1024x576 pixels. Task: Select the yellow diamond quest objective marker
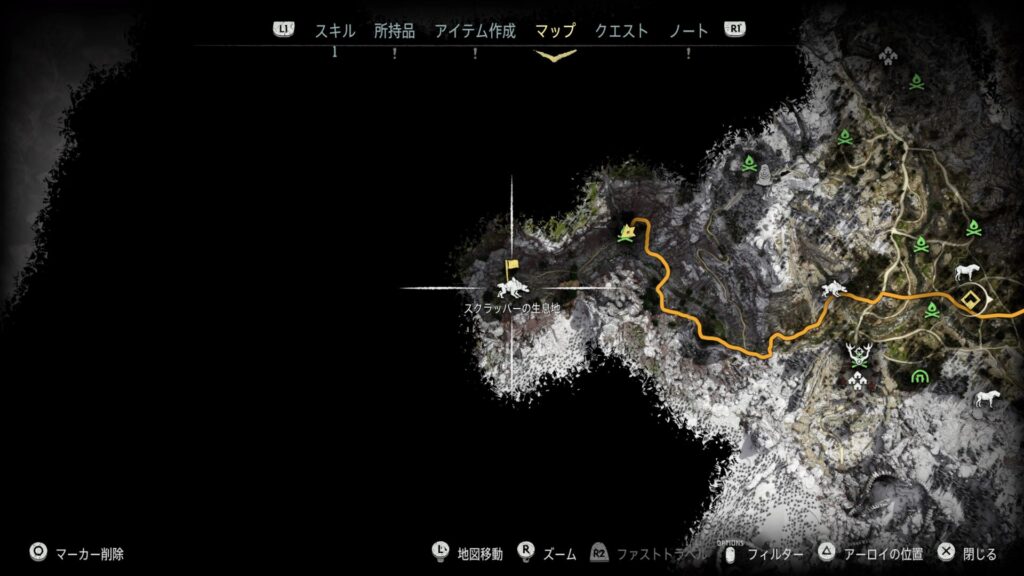coord(969,299)
